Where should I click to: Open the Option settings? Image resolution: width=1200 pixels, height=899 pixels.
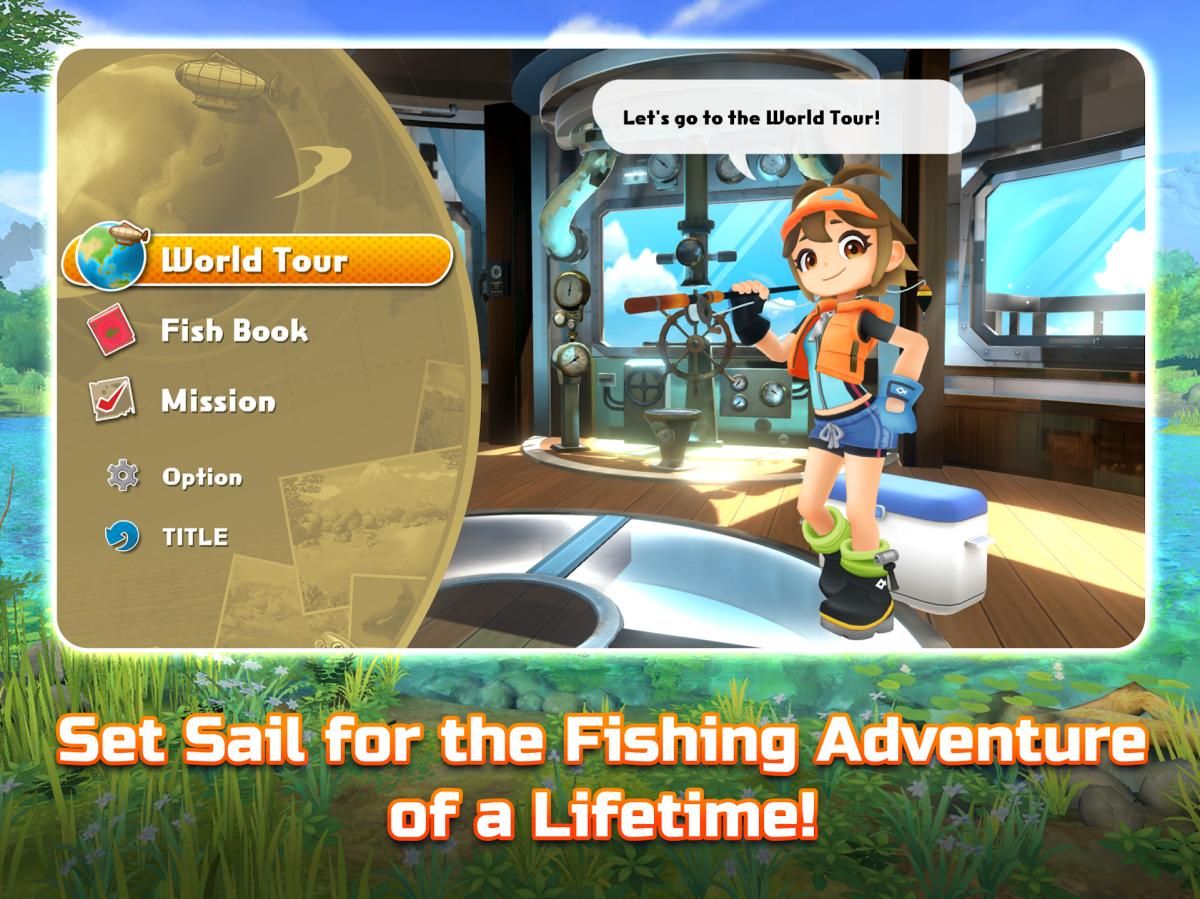point(202,477)
